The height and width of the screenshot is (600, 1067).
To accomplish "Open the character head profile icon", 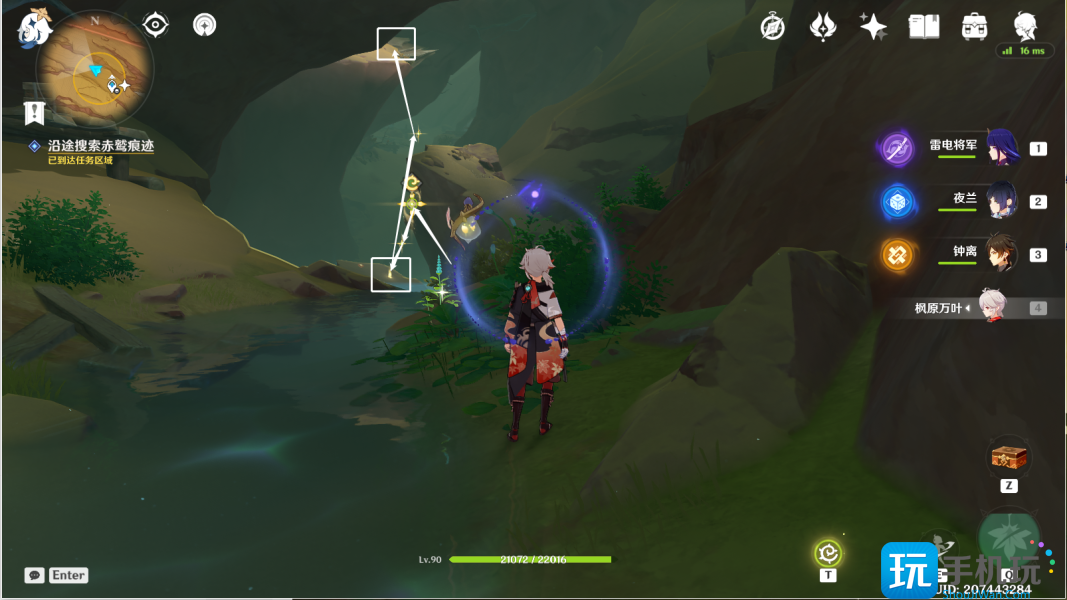I will 1025,27.
